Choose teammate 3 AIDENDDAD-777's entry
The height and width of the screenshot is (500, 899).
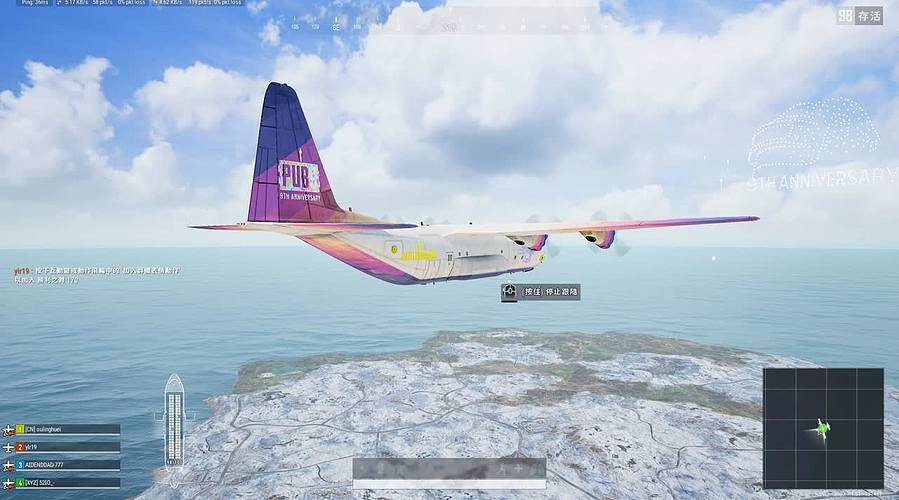point(66,465)
